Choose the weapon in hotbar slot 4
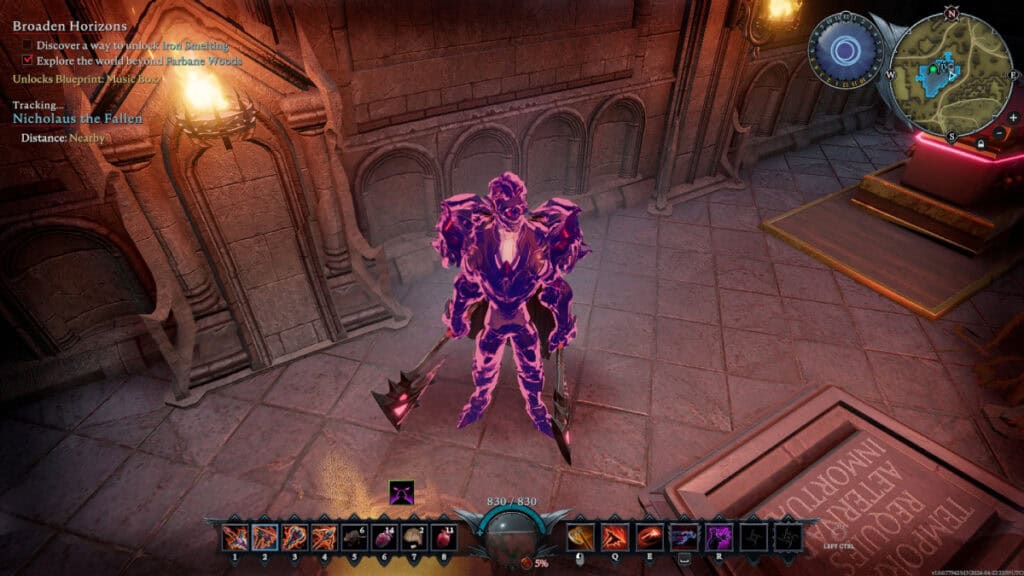The image size is (1024, 576). tap(325, 538)
